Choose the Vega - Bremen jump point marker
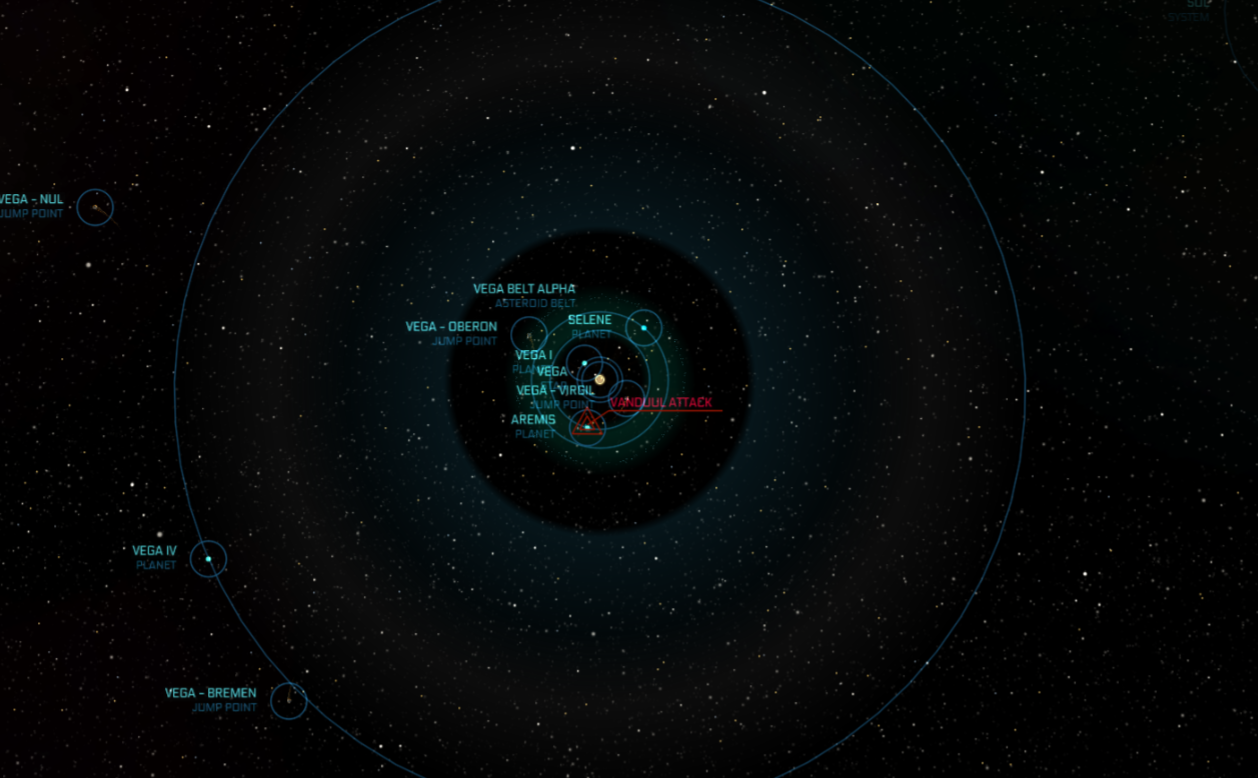 coord(288,700)
